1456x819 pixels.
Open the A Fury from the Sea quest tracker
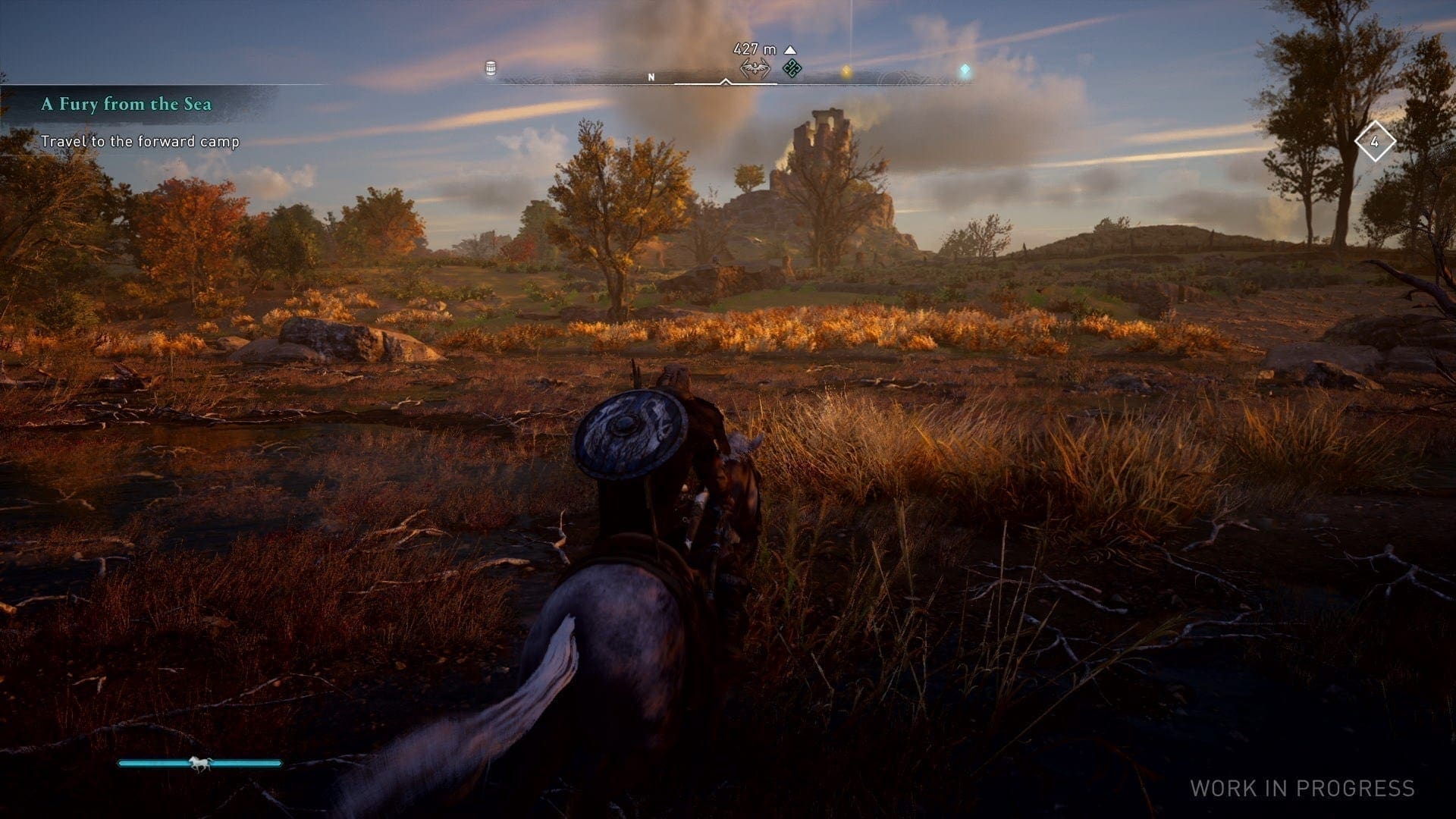point(126,104)
